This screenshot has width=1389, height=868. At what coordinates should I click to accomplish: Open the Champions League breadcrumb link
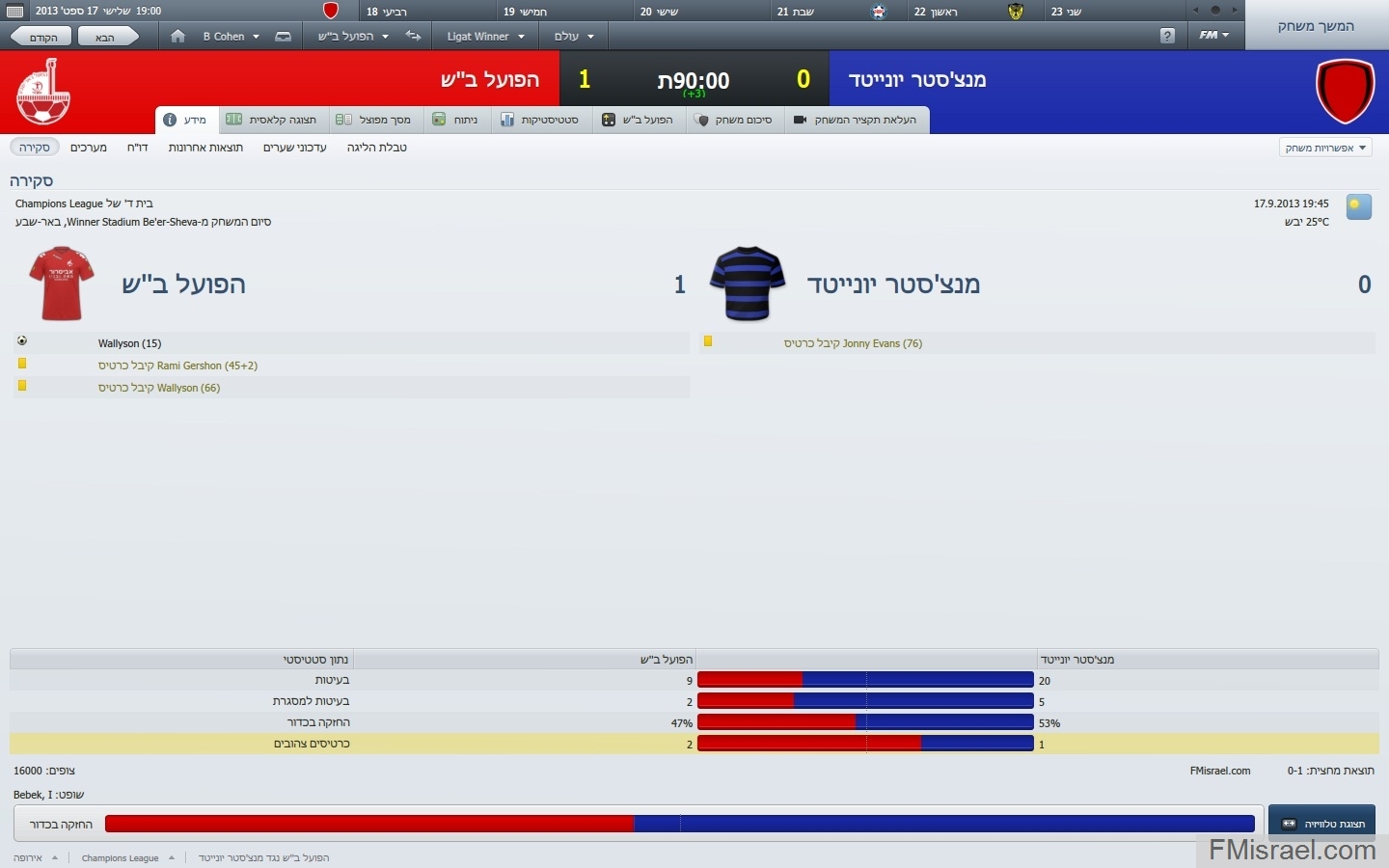click(121, 857)
